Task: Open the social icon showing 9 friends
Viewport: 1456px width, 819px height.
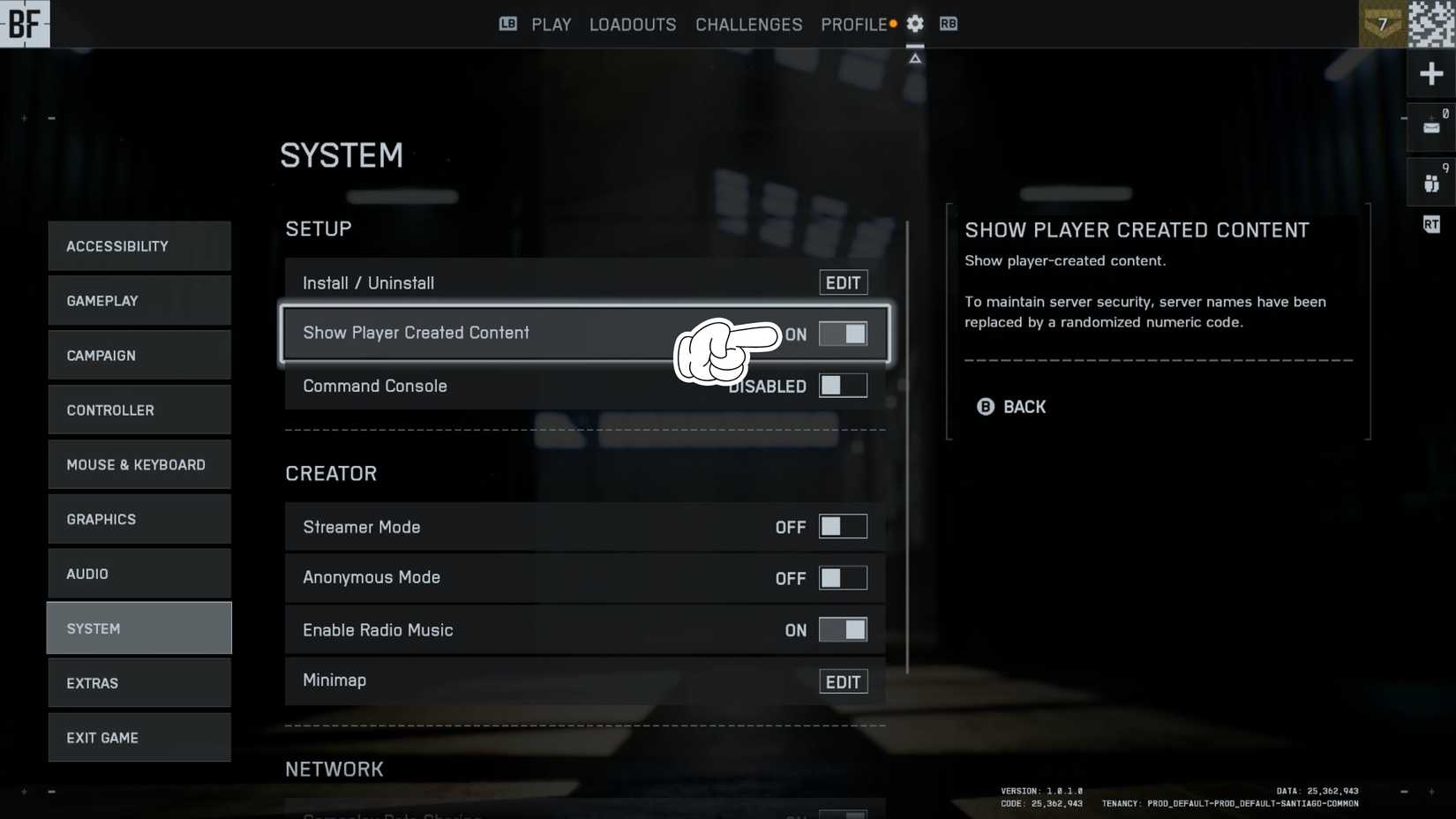Action: [x=1431, y=183]
